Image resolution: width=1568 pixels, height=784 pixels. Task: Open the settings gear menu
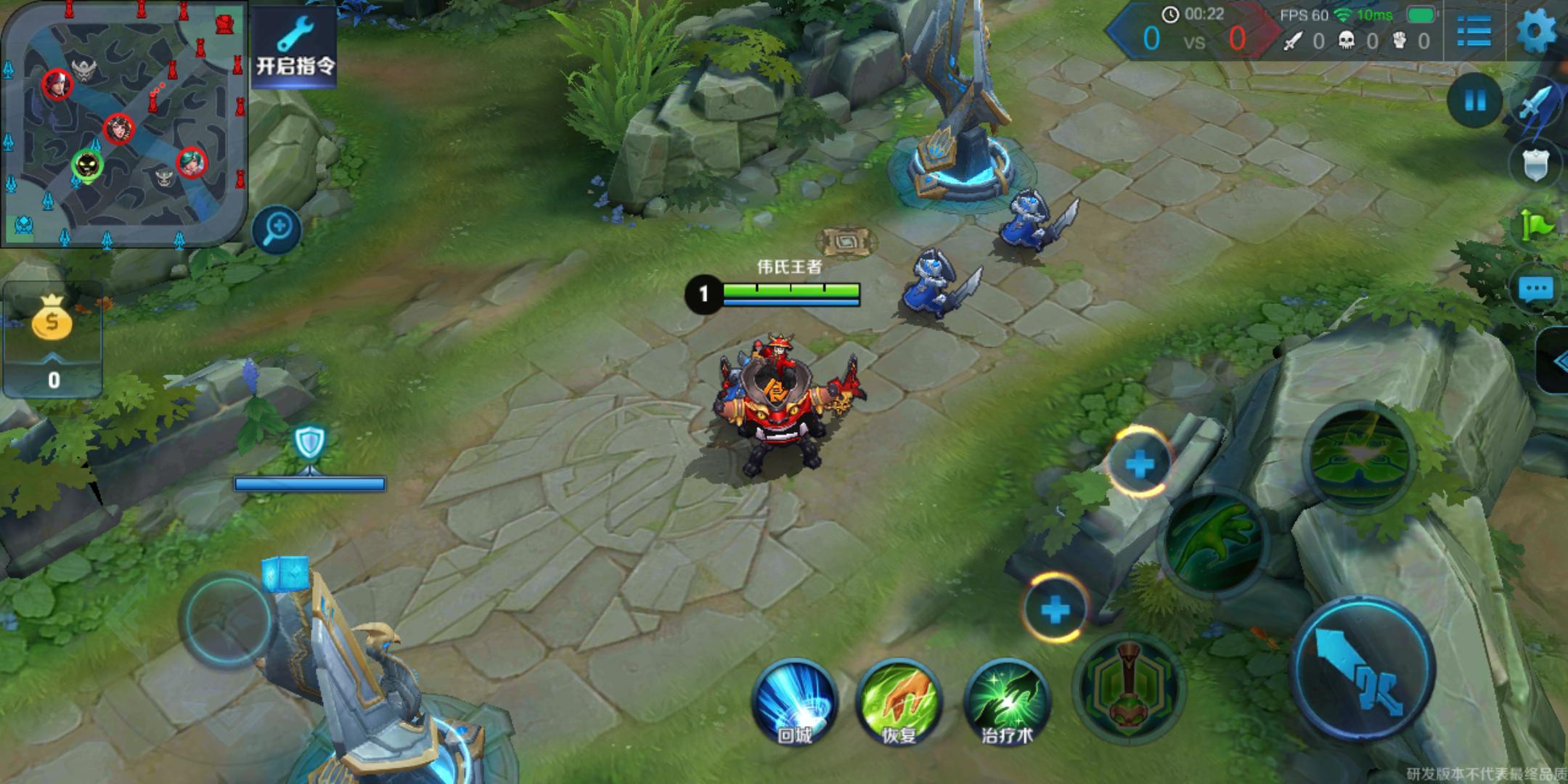coord(1535,31)
